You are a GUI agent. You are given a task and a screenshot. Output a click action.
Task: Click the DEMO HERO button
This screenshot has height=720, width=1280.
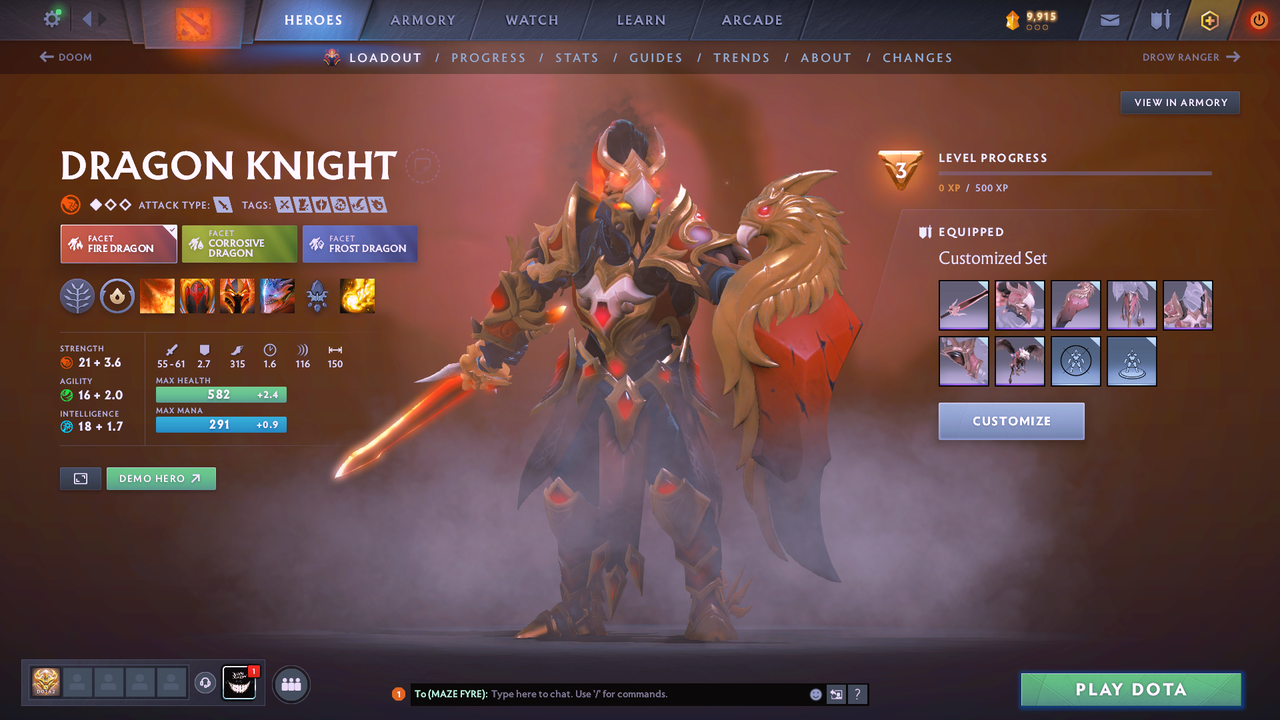click(161, 478)
